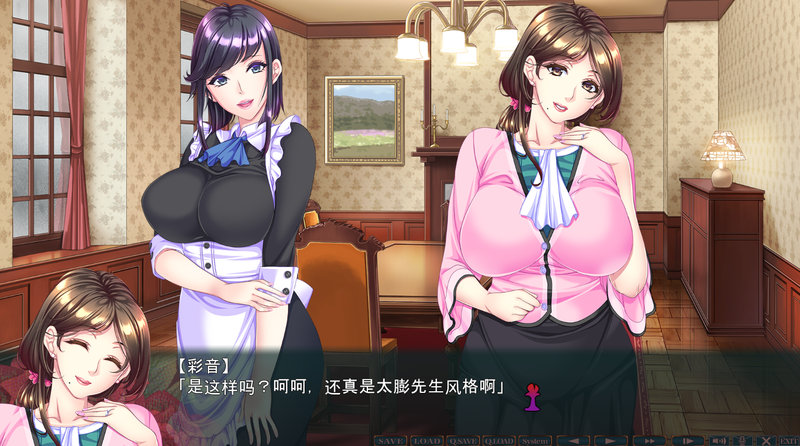Toggle the speaker voice button
800x446 pixels.
tap(718, 440)
